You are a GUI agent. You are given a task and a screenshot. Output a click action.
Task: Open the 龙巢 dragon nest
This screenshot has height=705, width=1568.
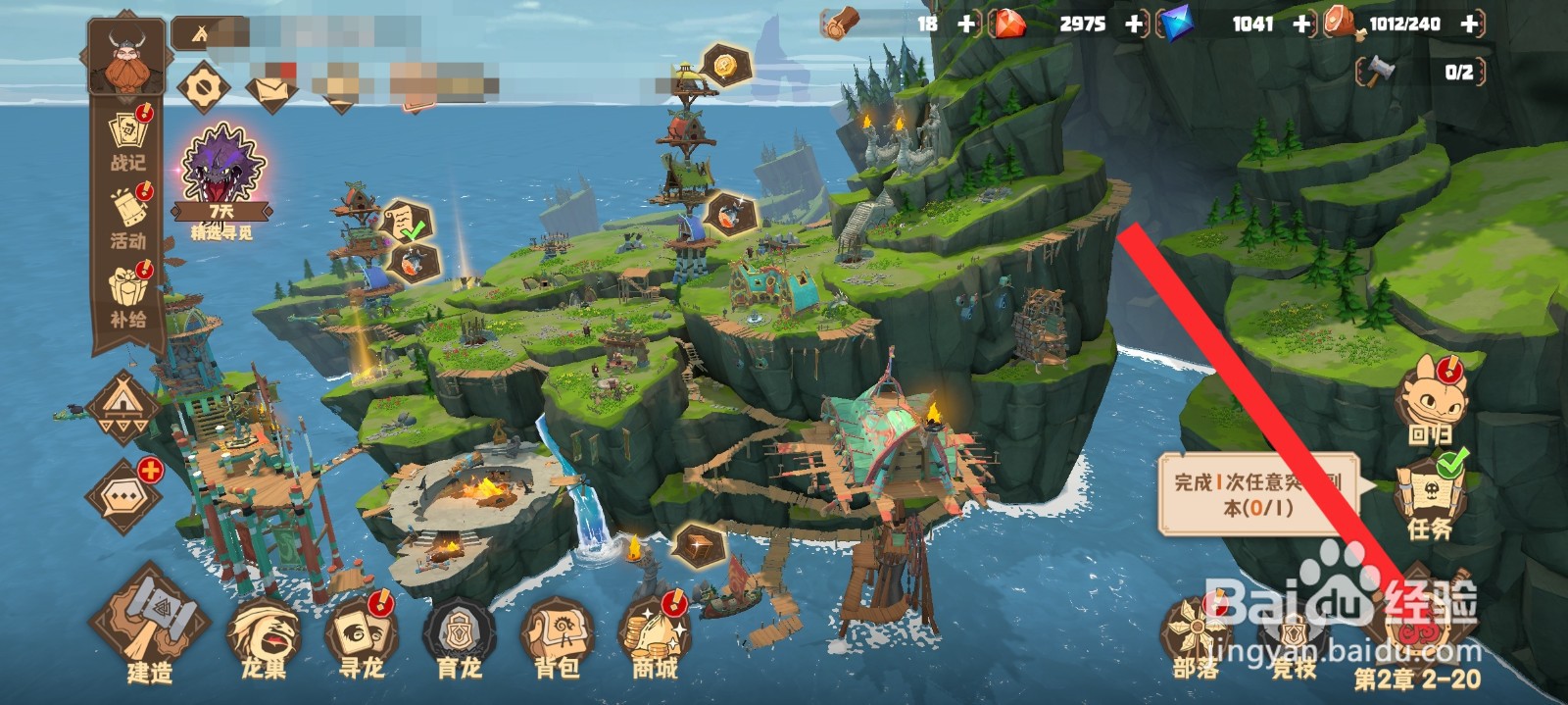tap(264, 637)
